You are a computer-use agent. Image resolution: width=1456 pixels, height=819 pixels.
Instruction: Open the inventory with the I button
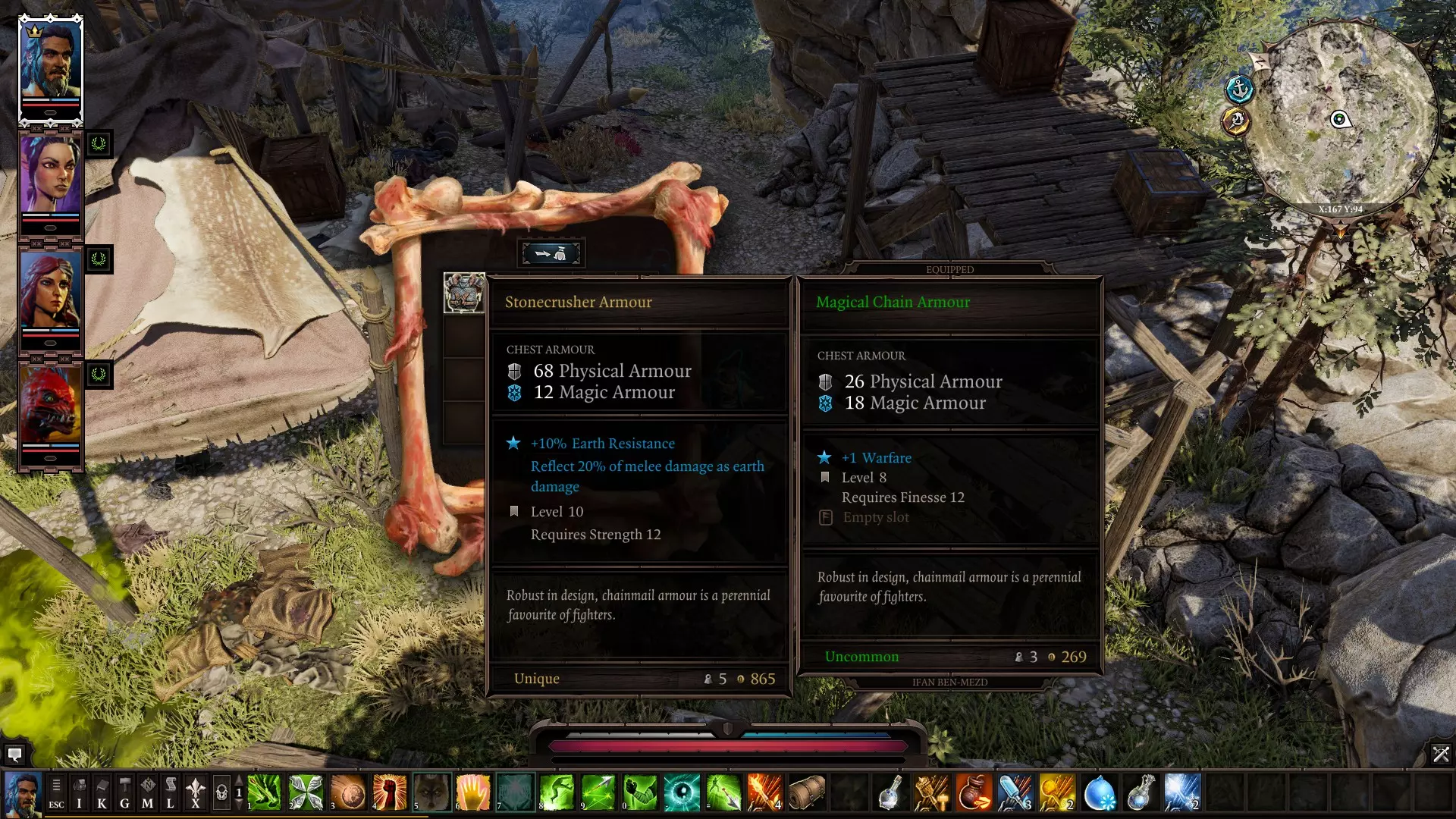tap(79, 793)
